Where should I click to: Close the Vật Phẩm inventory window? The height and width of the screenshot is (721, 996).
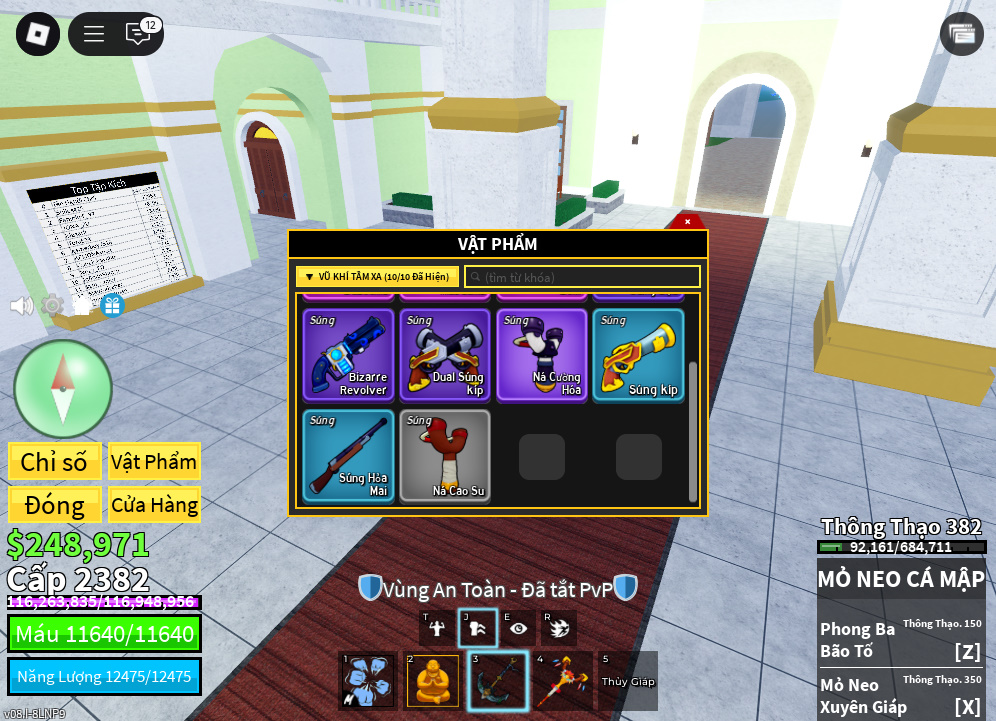tap(687, 221)
